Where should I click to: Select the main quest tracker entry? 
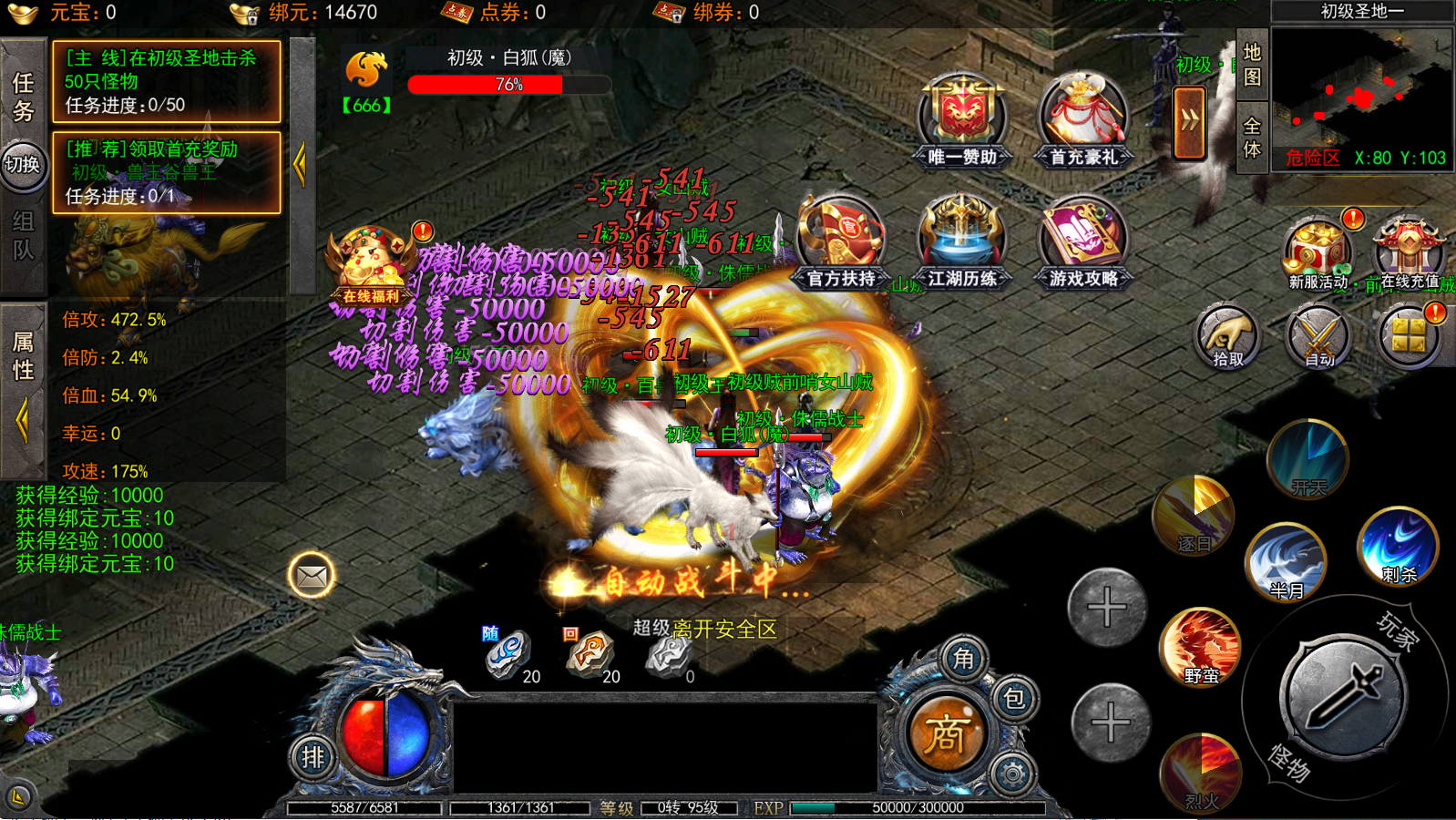tap(166, 81)
